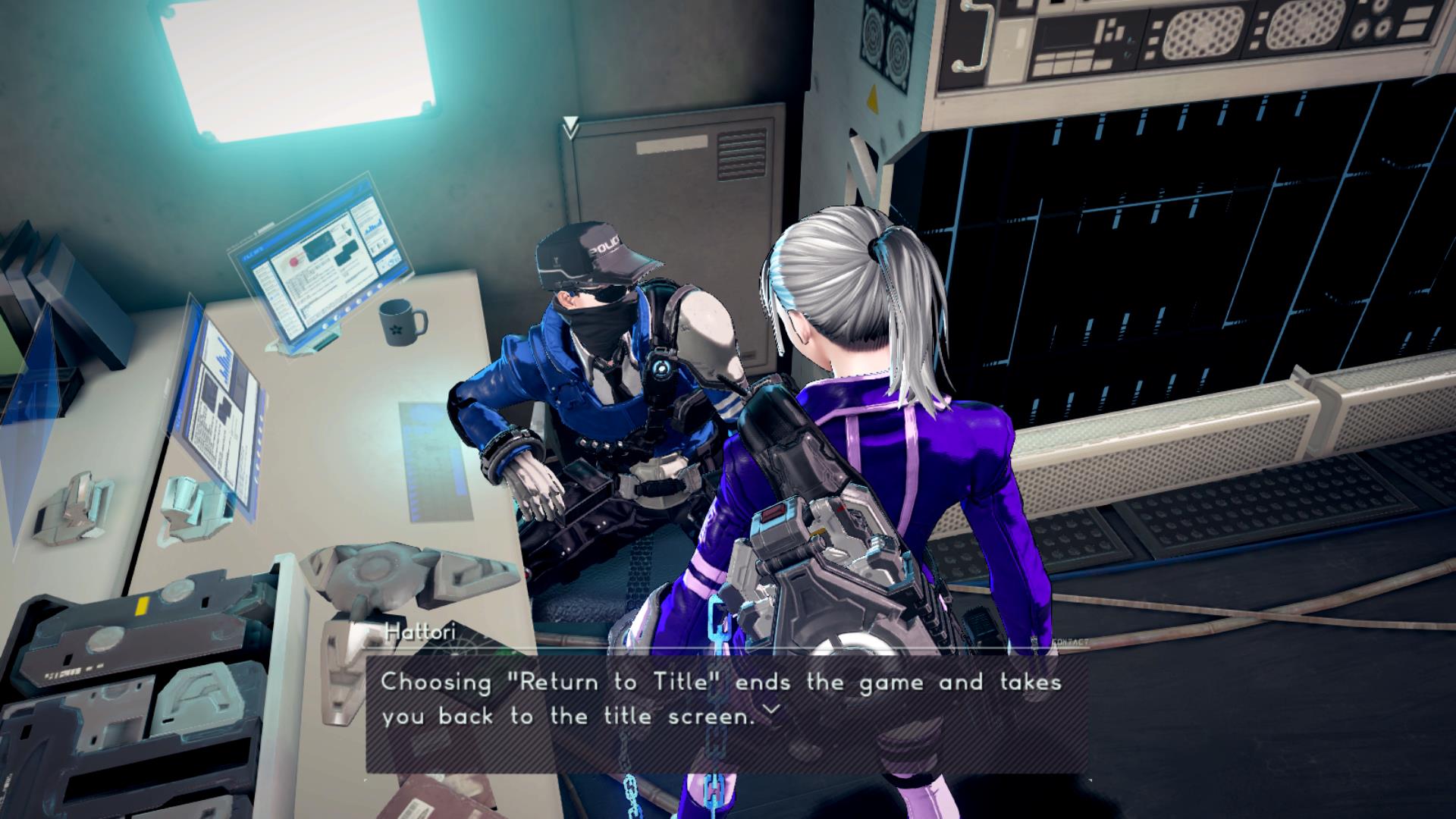The height and width of the screenshot is (819, 1456).
Task: Expand the small triangle inside the monitor window
Action: pyautogui.click(x=348, y=233)
